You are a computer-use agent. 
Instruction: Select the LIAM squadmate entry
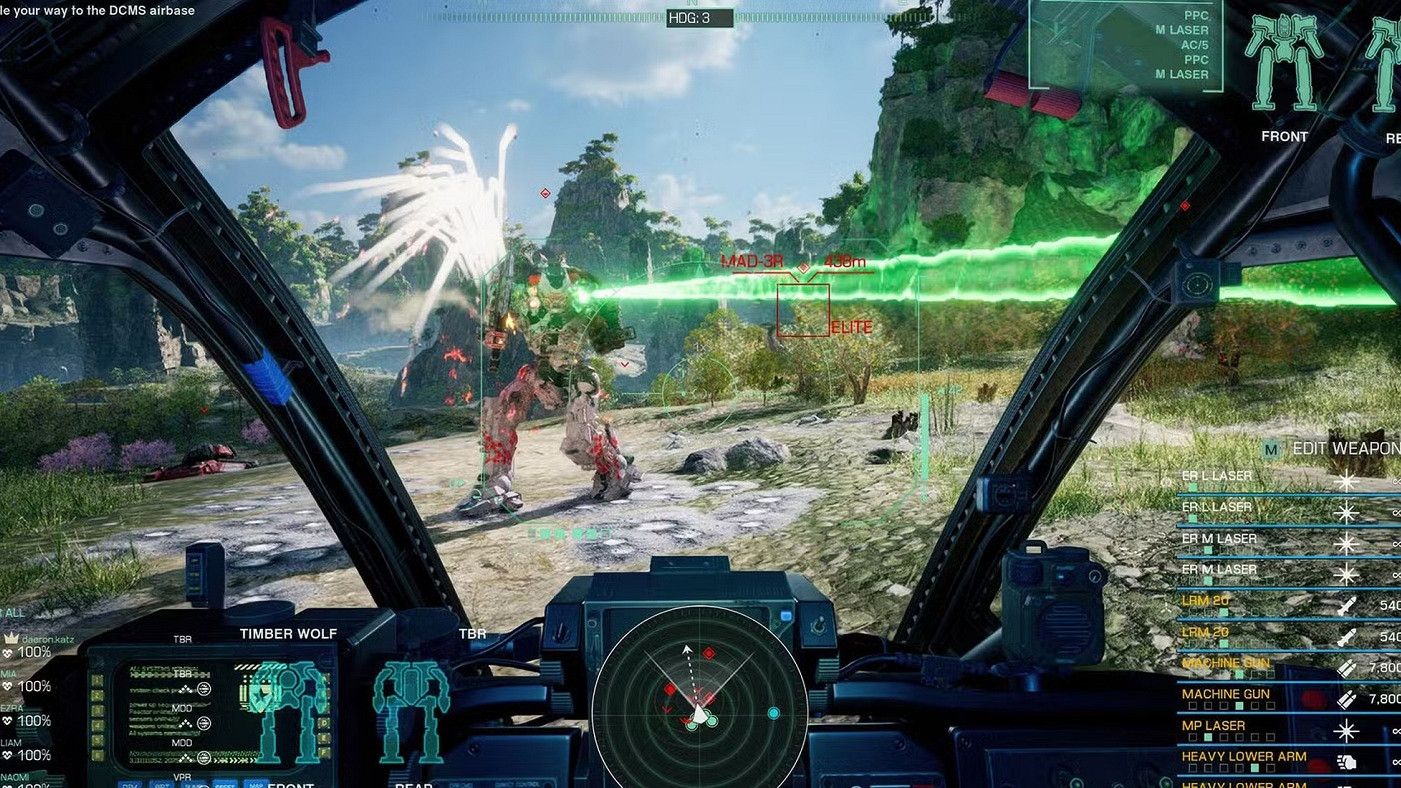coord(10,744)
